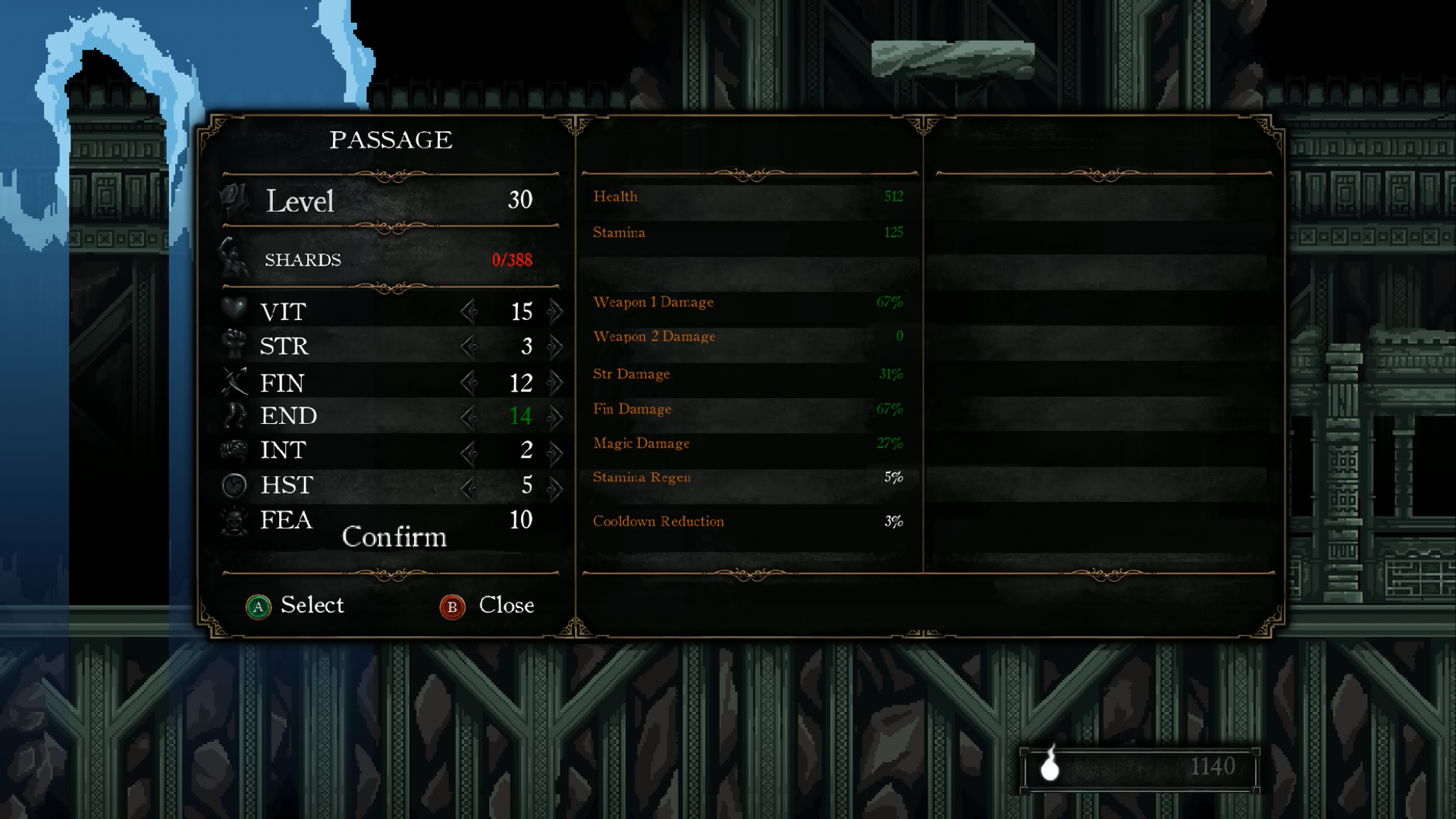Confirm the stat allocation
Viewport: 1456px width, 819px height.
394,537
